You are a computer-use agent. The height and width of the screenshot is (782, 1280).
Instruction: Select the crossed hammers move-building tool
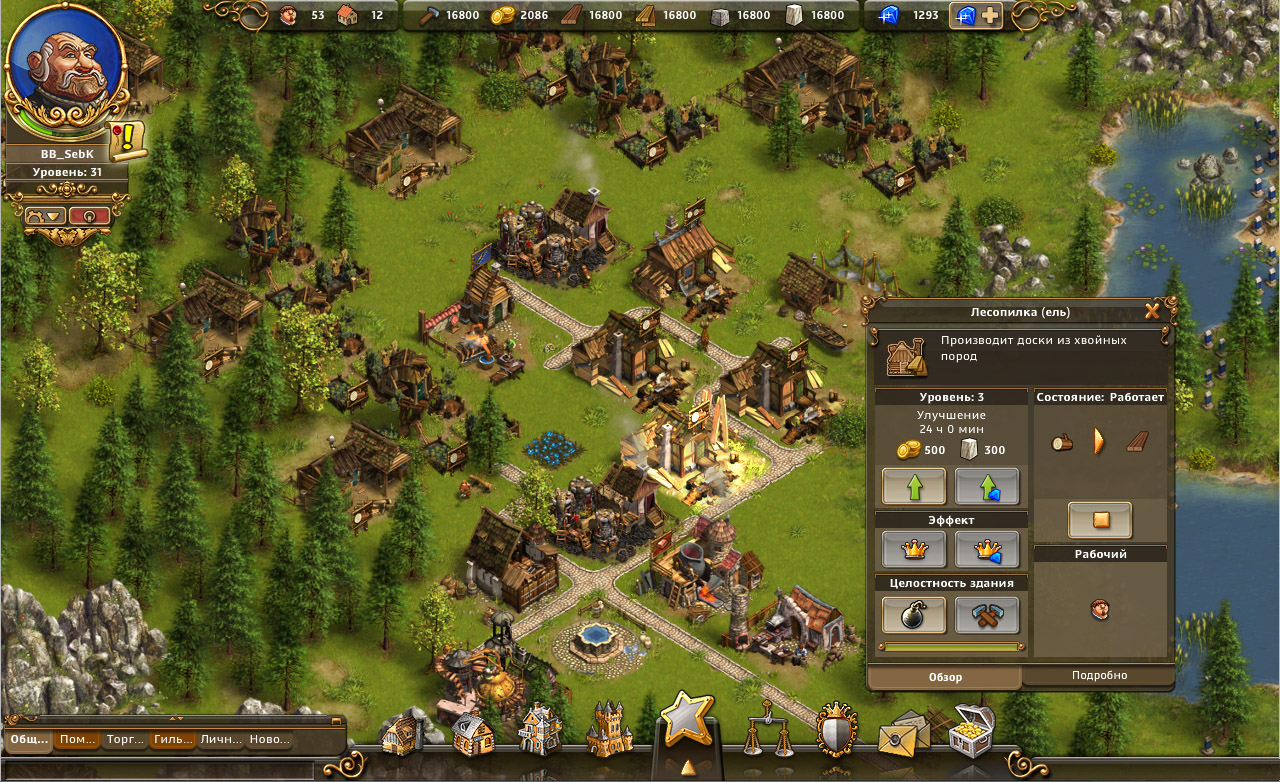click(x=988, y=614)
